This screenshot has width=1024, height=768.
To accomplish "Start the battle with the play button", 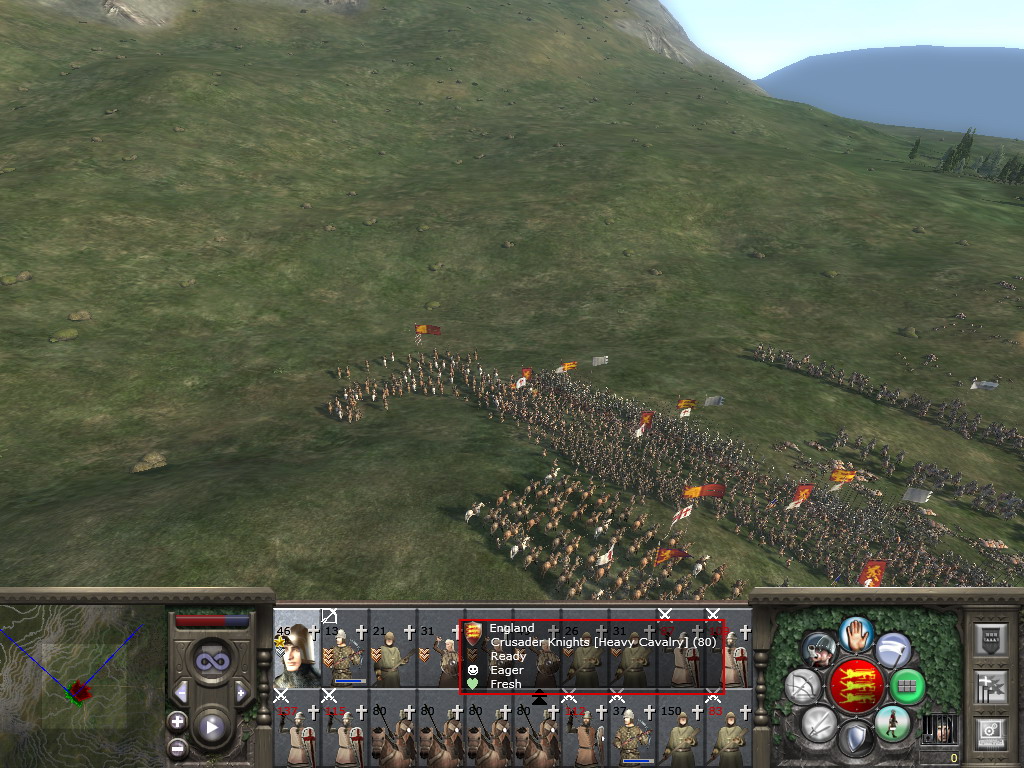I will pos(211,727).
